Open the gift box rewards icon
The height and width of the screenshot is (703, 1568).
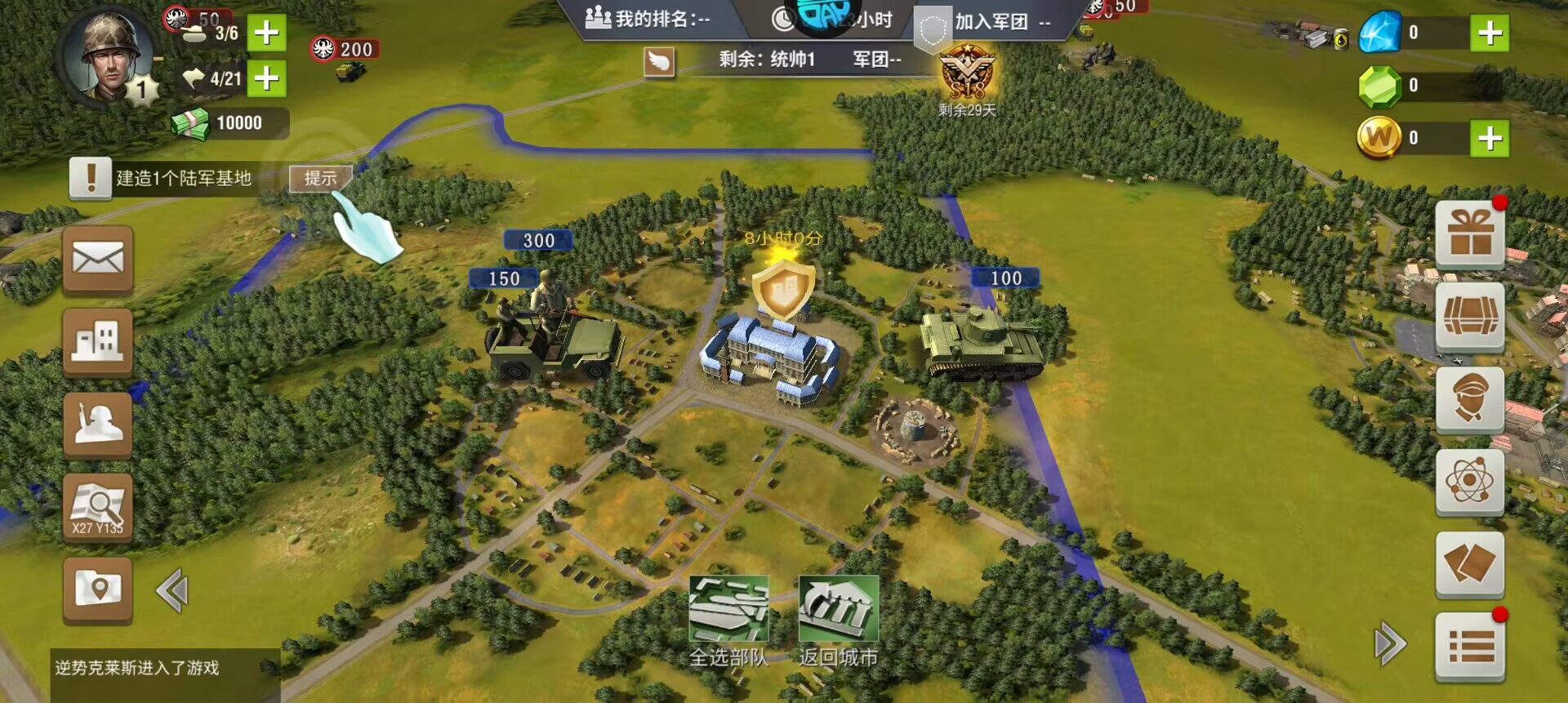(1470, 234)
